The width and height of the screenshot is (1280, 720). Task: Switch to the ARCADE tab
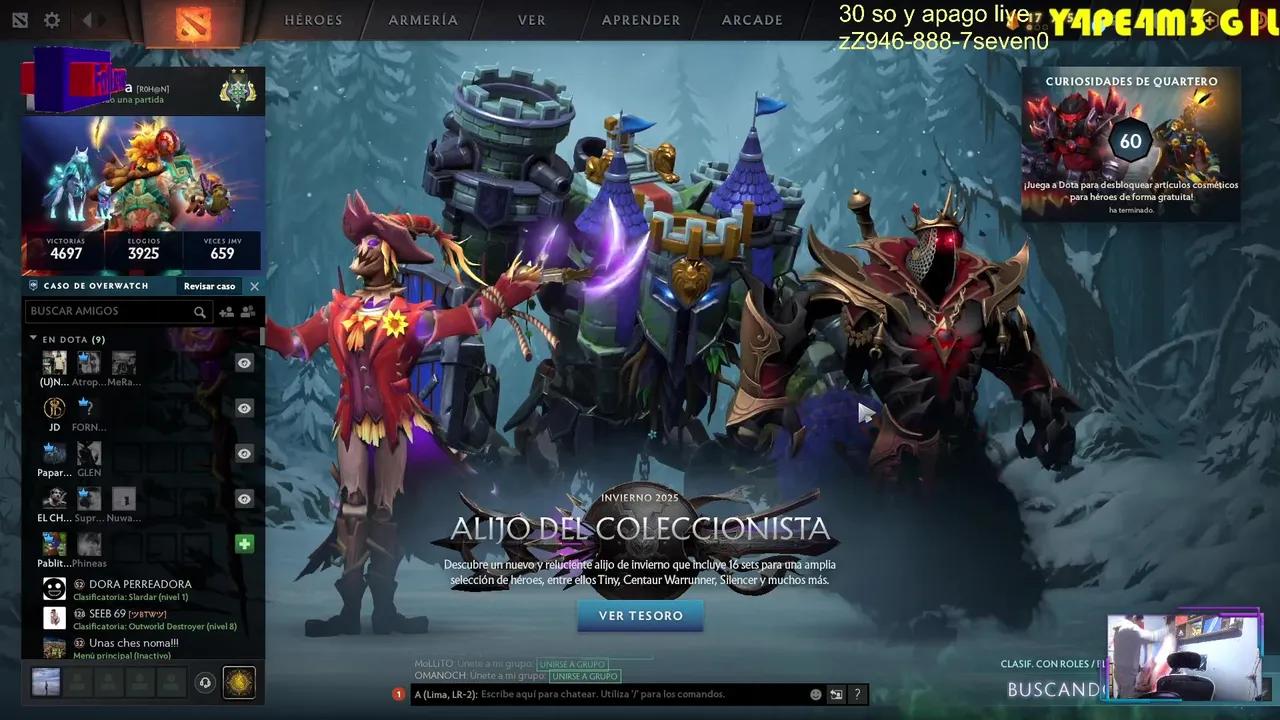point(751,19)
